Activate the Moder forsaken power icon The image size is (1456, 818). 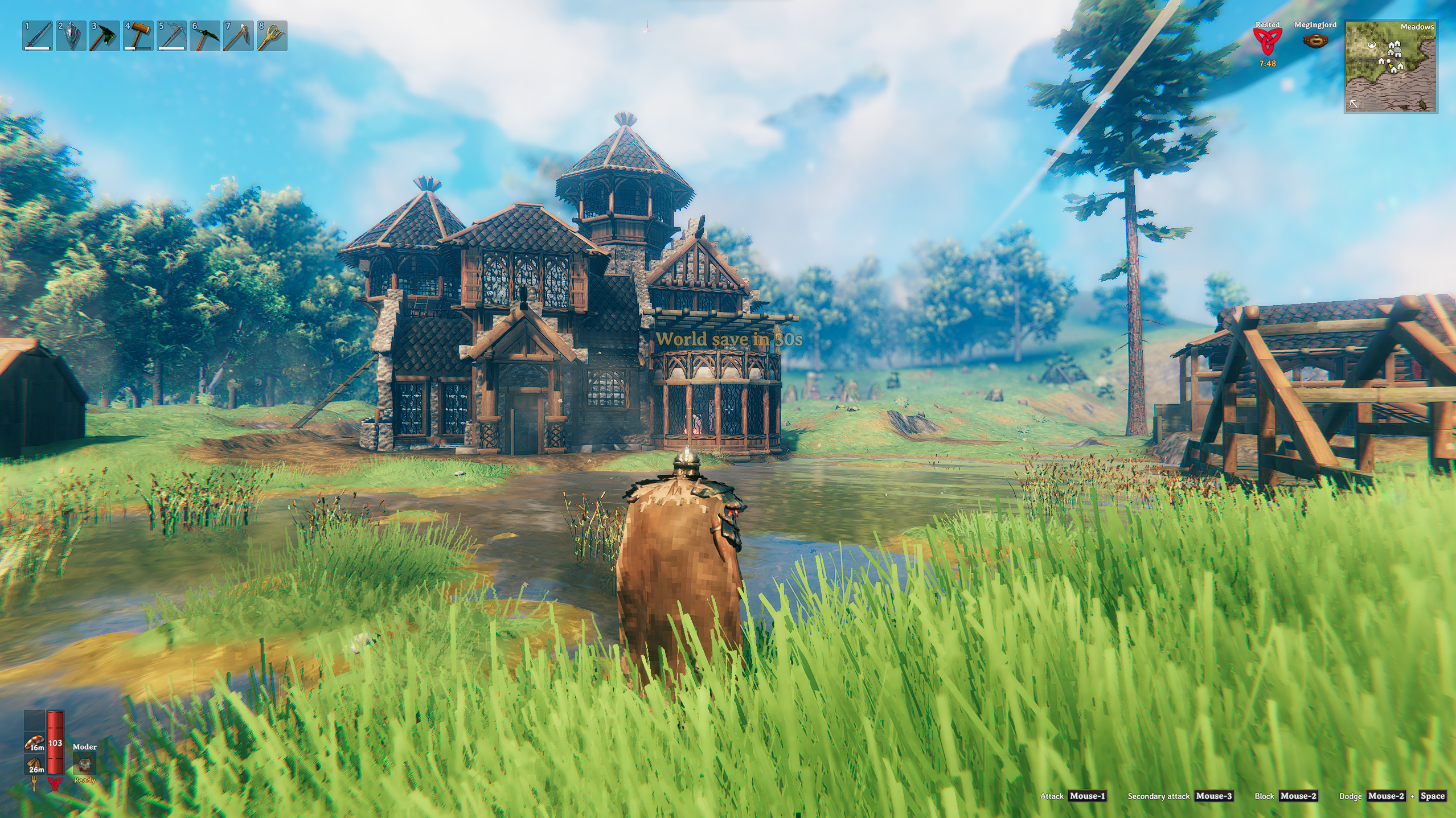pyautogui.click(x=84, y=764)
